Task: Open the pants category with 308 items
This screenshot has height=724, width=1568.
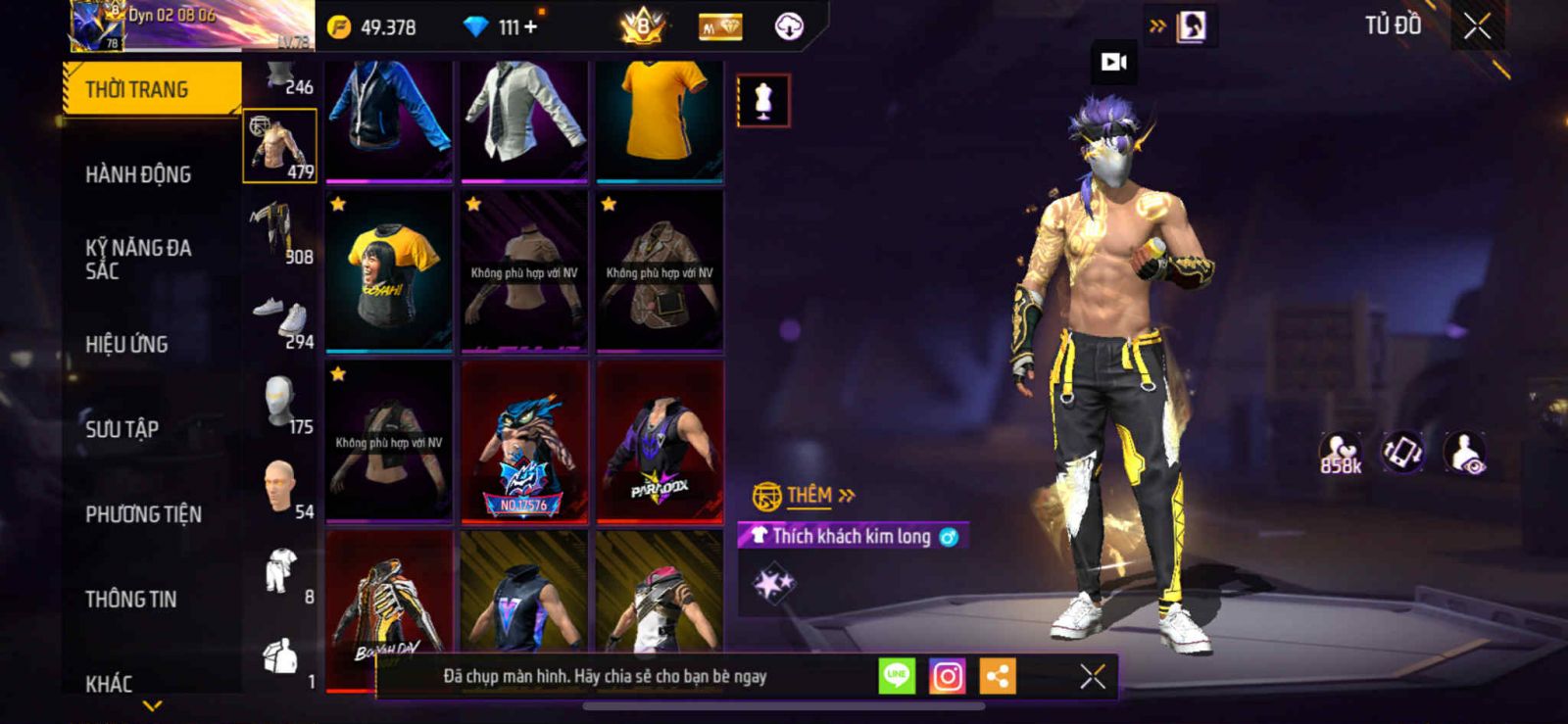Action: (279, 235)
